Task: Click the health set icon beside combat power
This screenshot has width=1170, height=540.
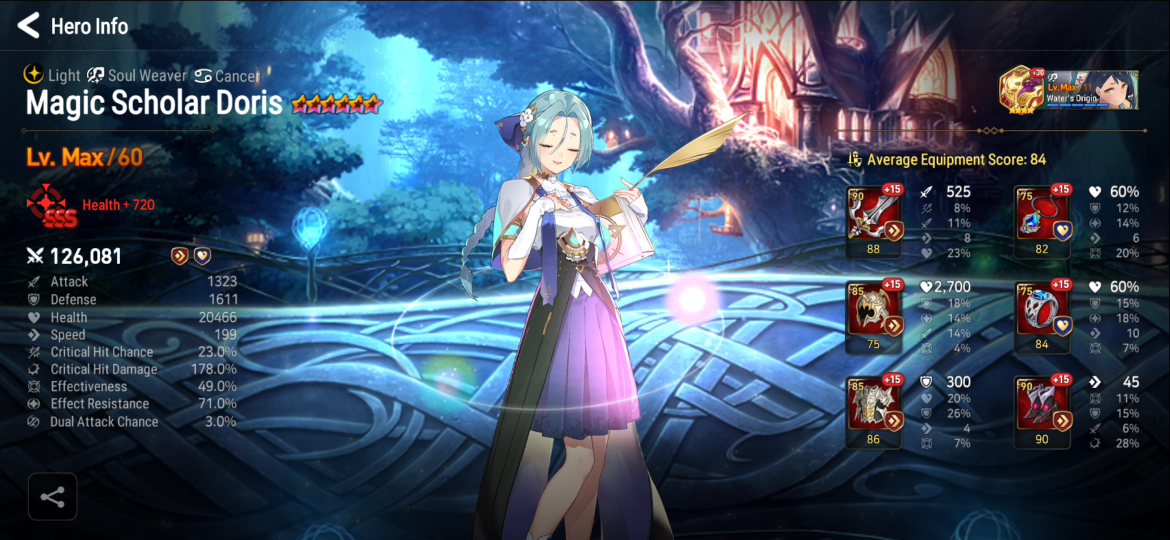Action: (201, 256)
